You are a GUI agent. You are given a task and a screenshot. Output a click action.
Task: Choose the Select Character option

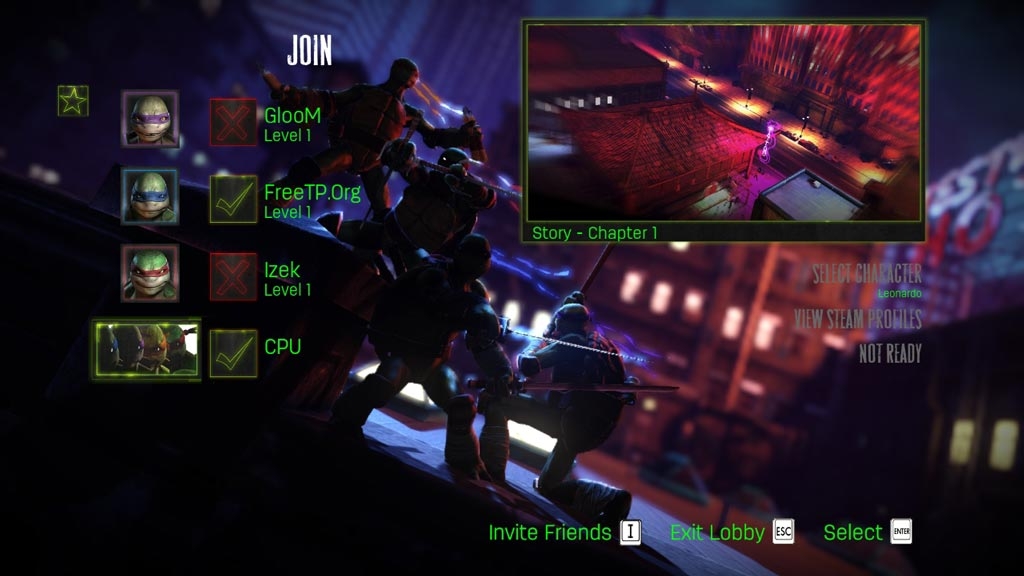pos(866,274)
